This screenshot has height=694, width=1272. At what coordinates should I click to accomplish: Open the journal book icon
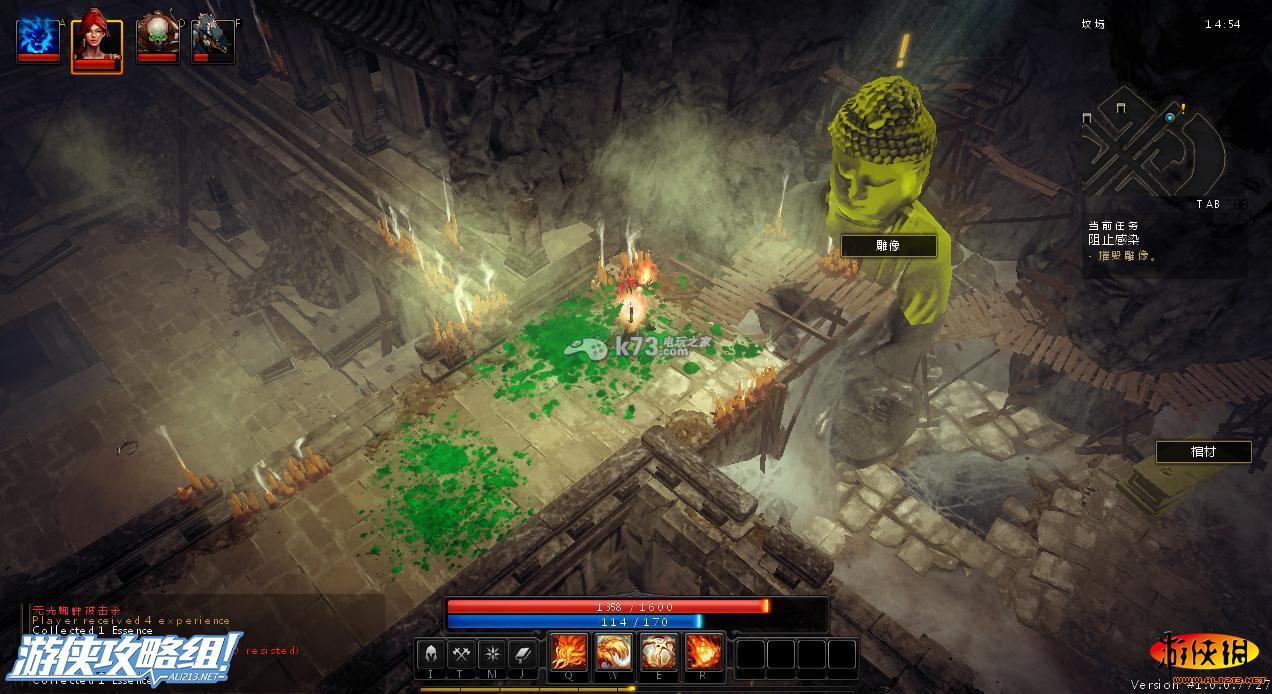[x=524, y=654]
